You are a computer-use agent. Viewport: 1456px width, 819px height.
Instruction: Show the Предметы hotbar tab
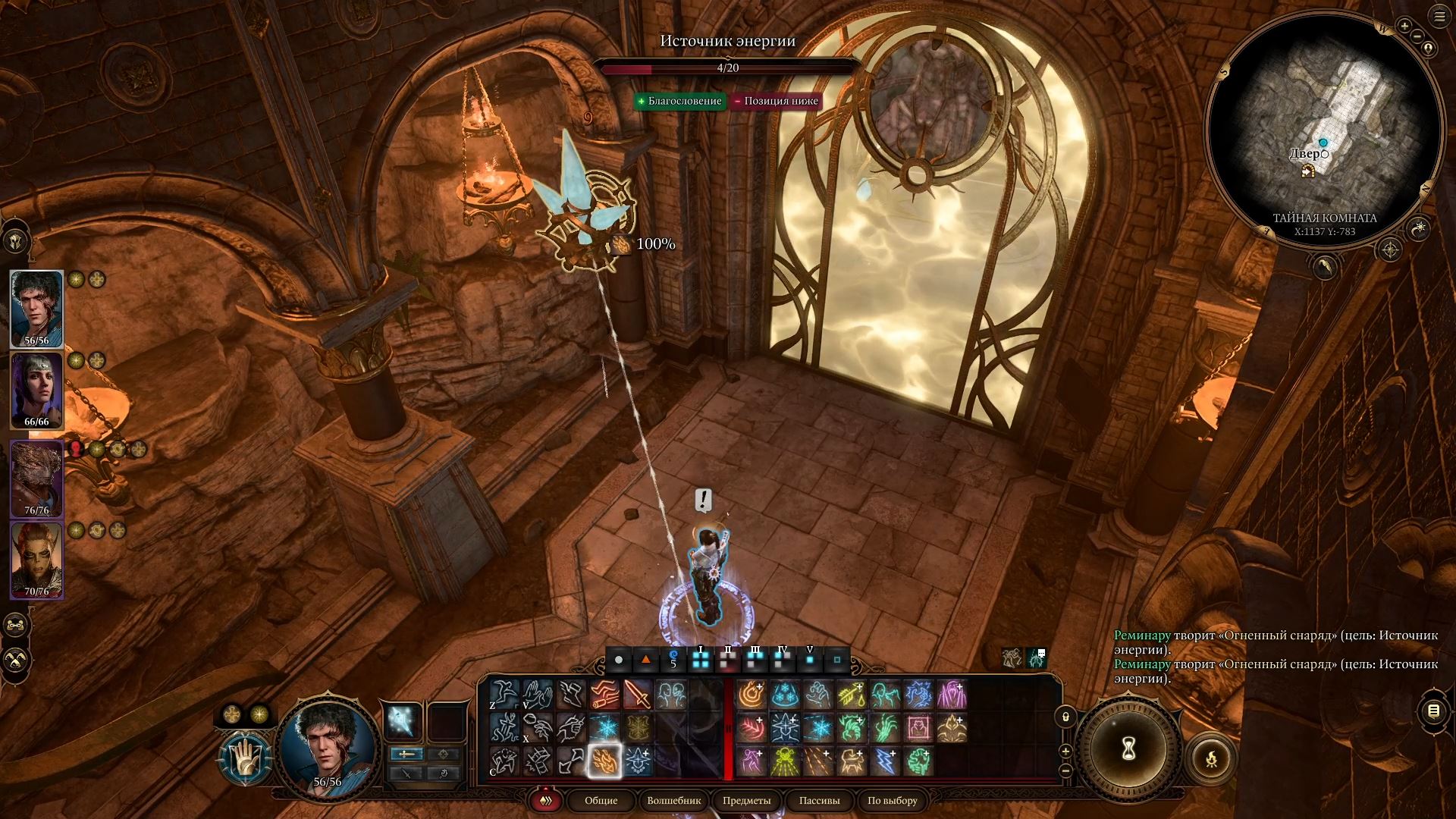[746, 800]
